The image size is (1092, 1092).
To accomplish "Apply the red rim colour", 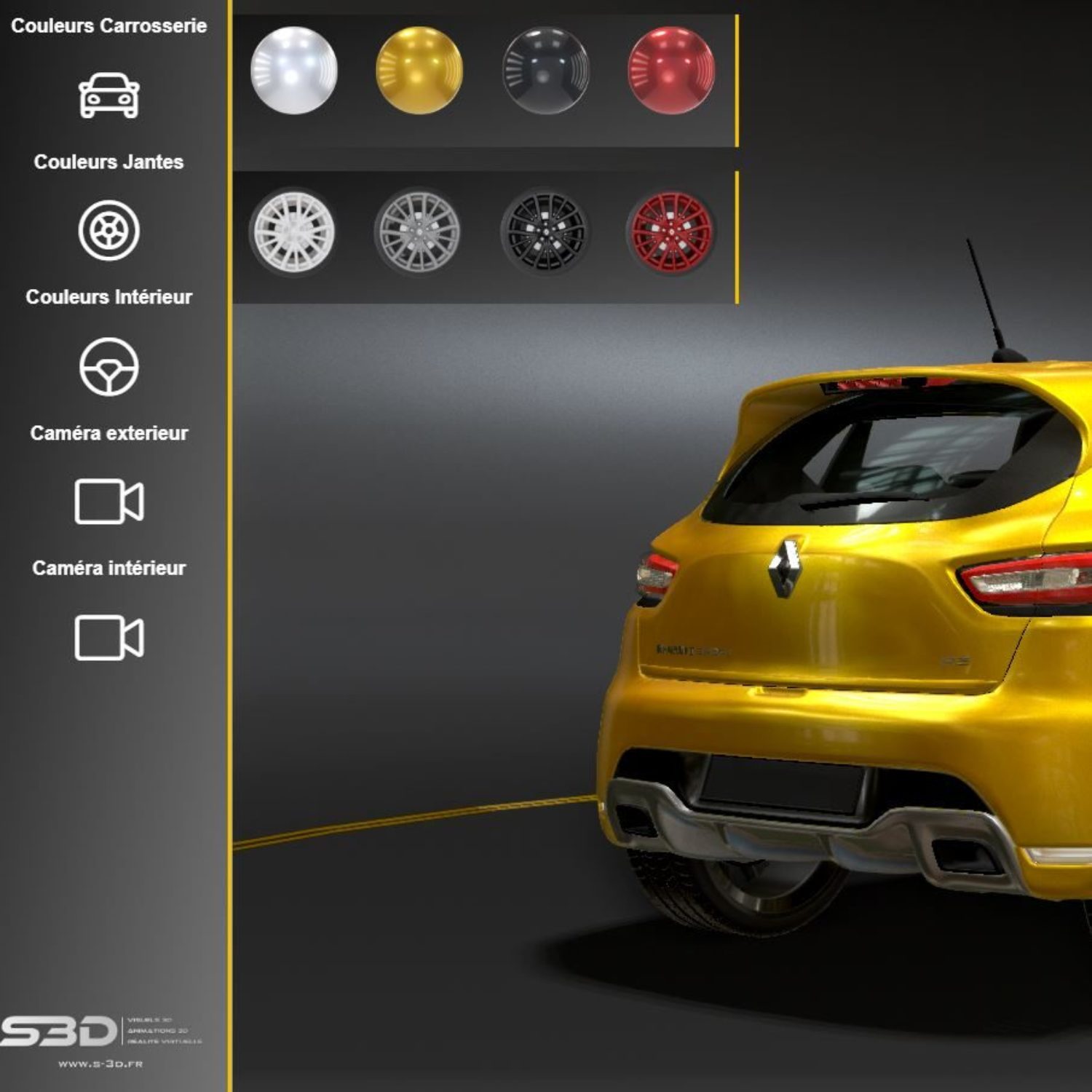I will pyautogui.click(x=670, y=232).
